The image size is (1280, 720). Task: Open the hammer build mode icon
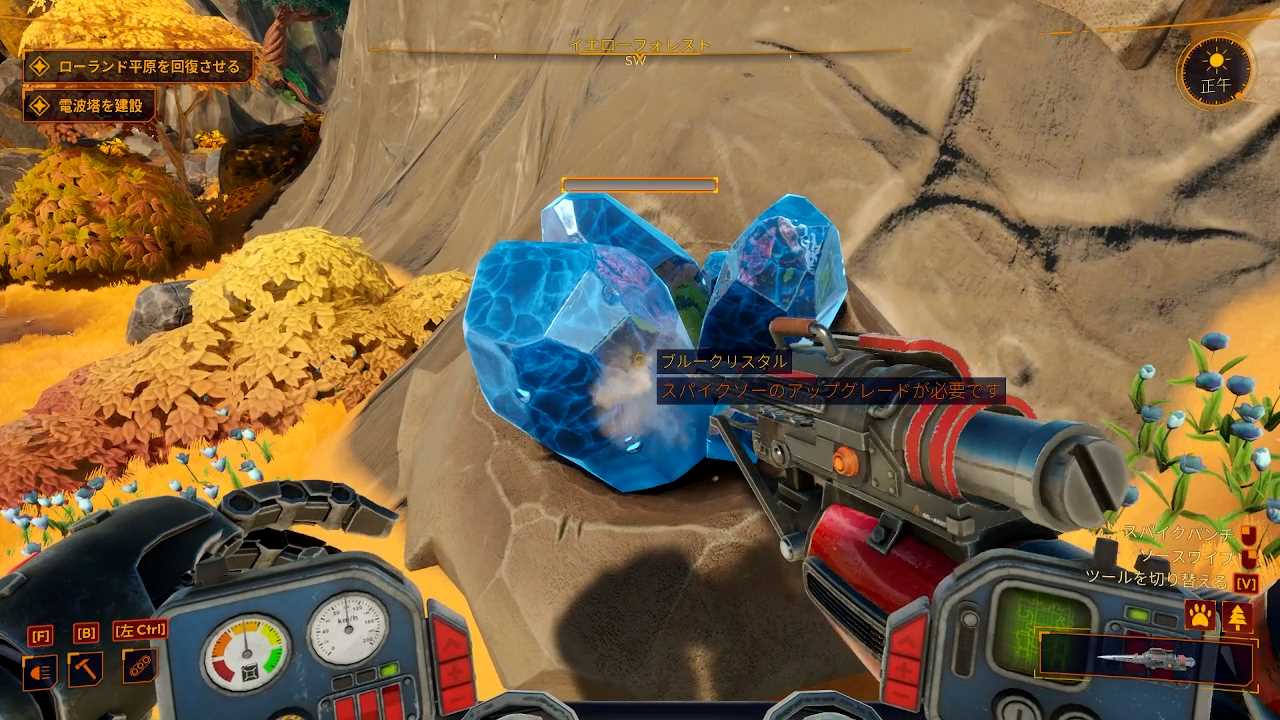click(x=86, y=669)
